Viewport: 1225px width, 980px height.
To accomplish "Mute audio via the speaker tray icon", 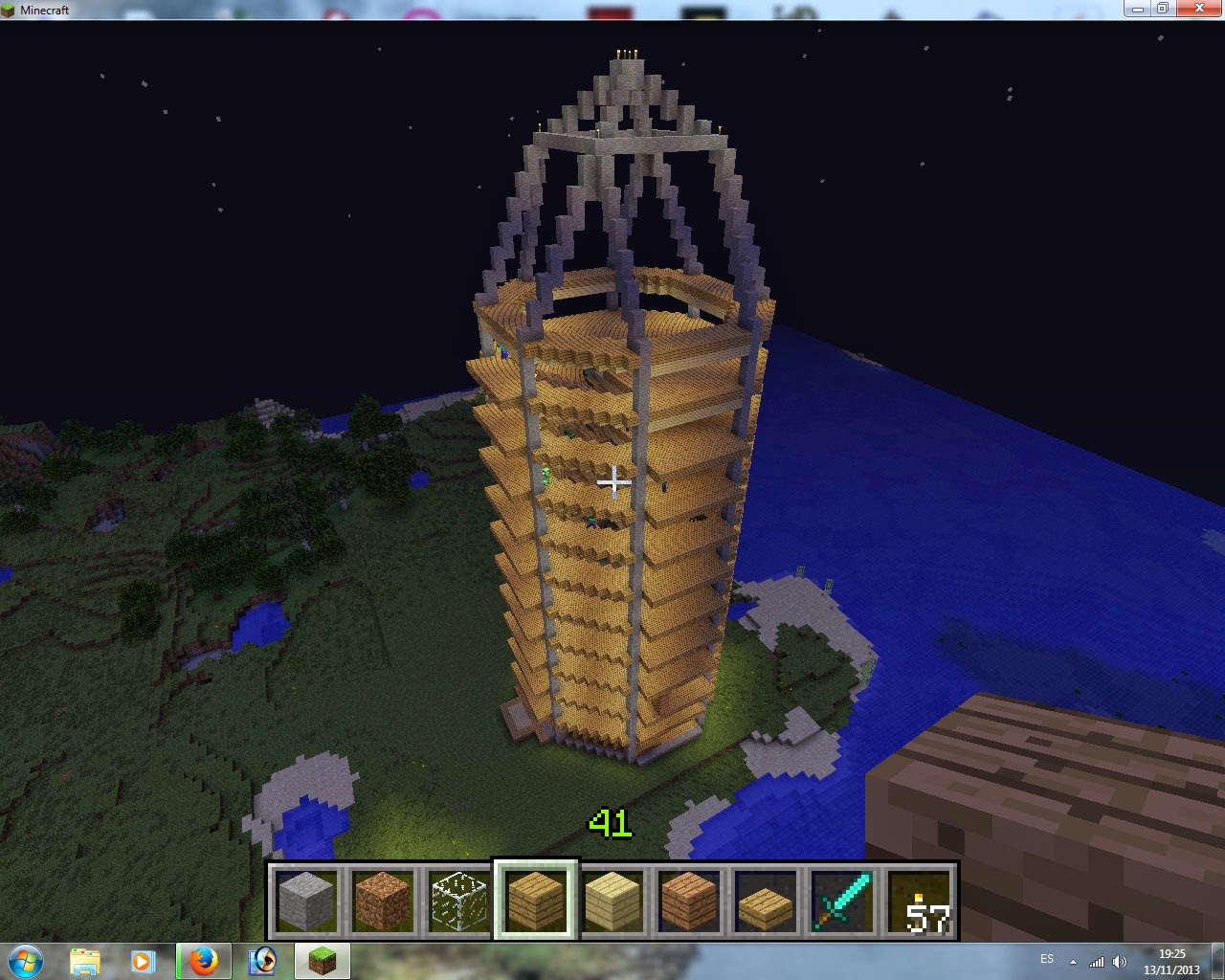I will tap(1120, 961).
